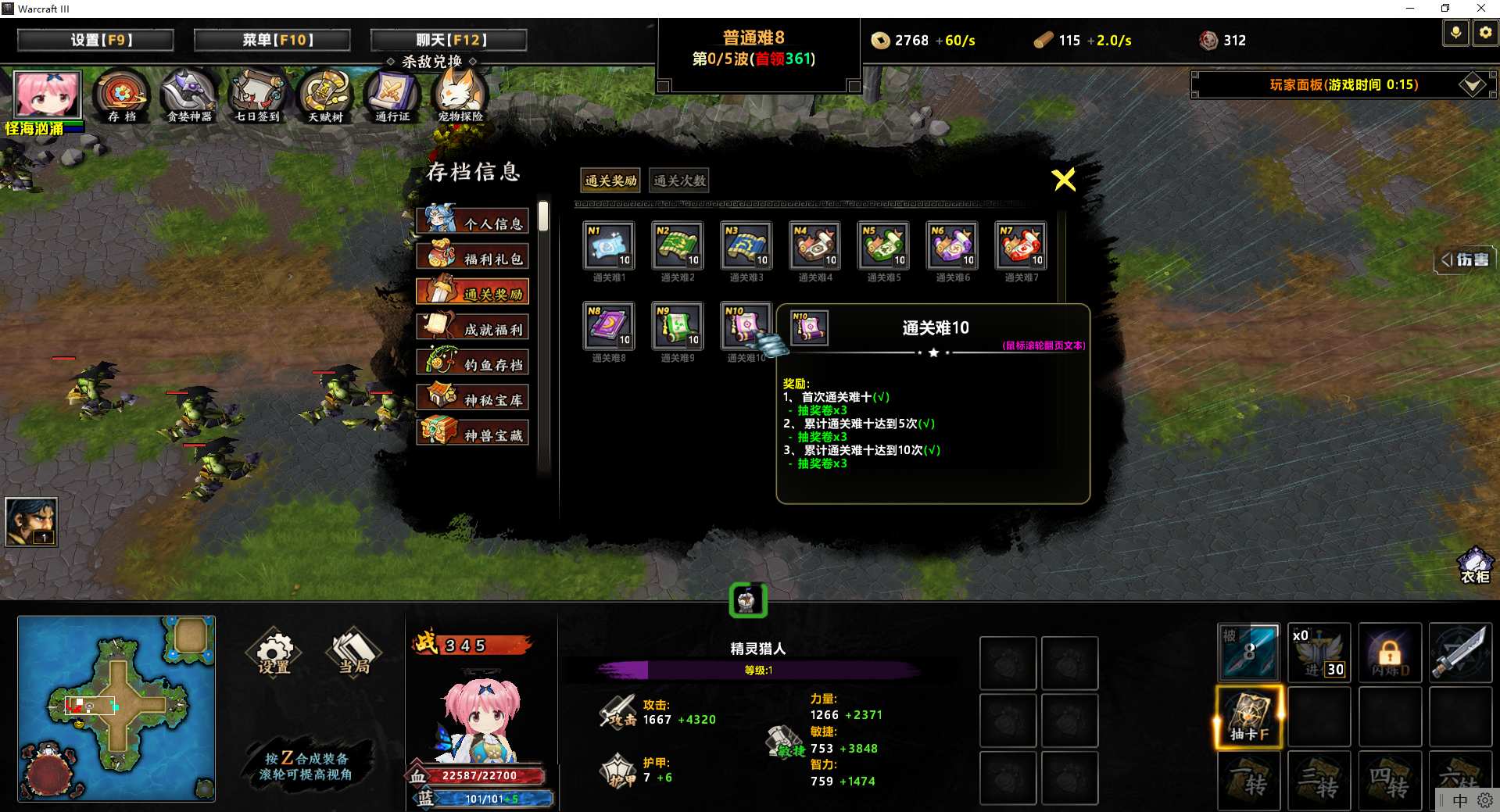Select the 通关难8 reward icon
Viewport: 1500px width, 812px height.
click(609, 326)
